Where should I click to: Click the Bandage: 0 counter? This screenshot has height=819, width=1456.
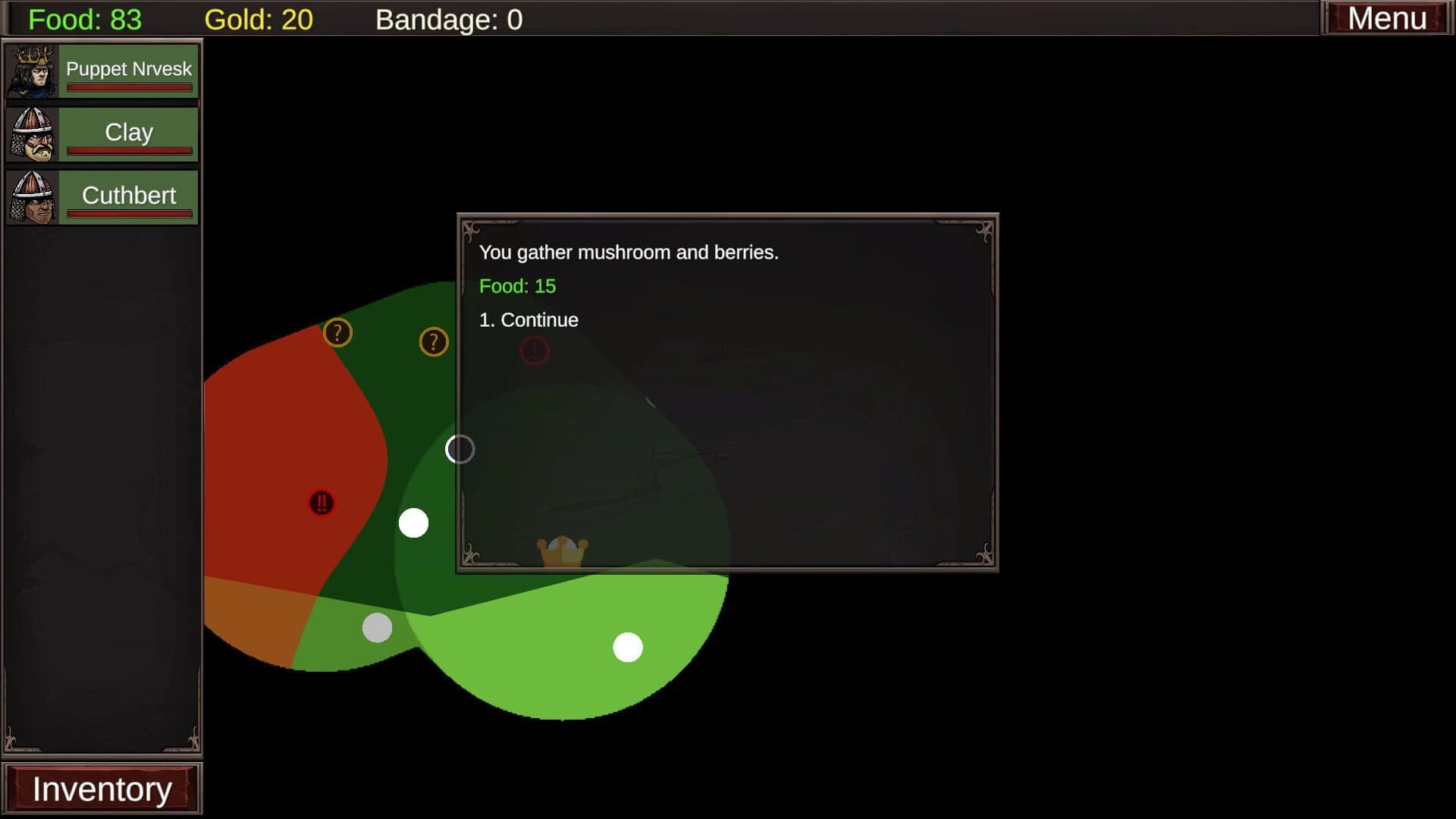[449, 19]
